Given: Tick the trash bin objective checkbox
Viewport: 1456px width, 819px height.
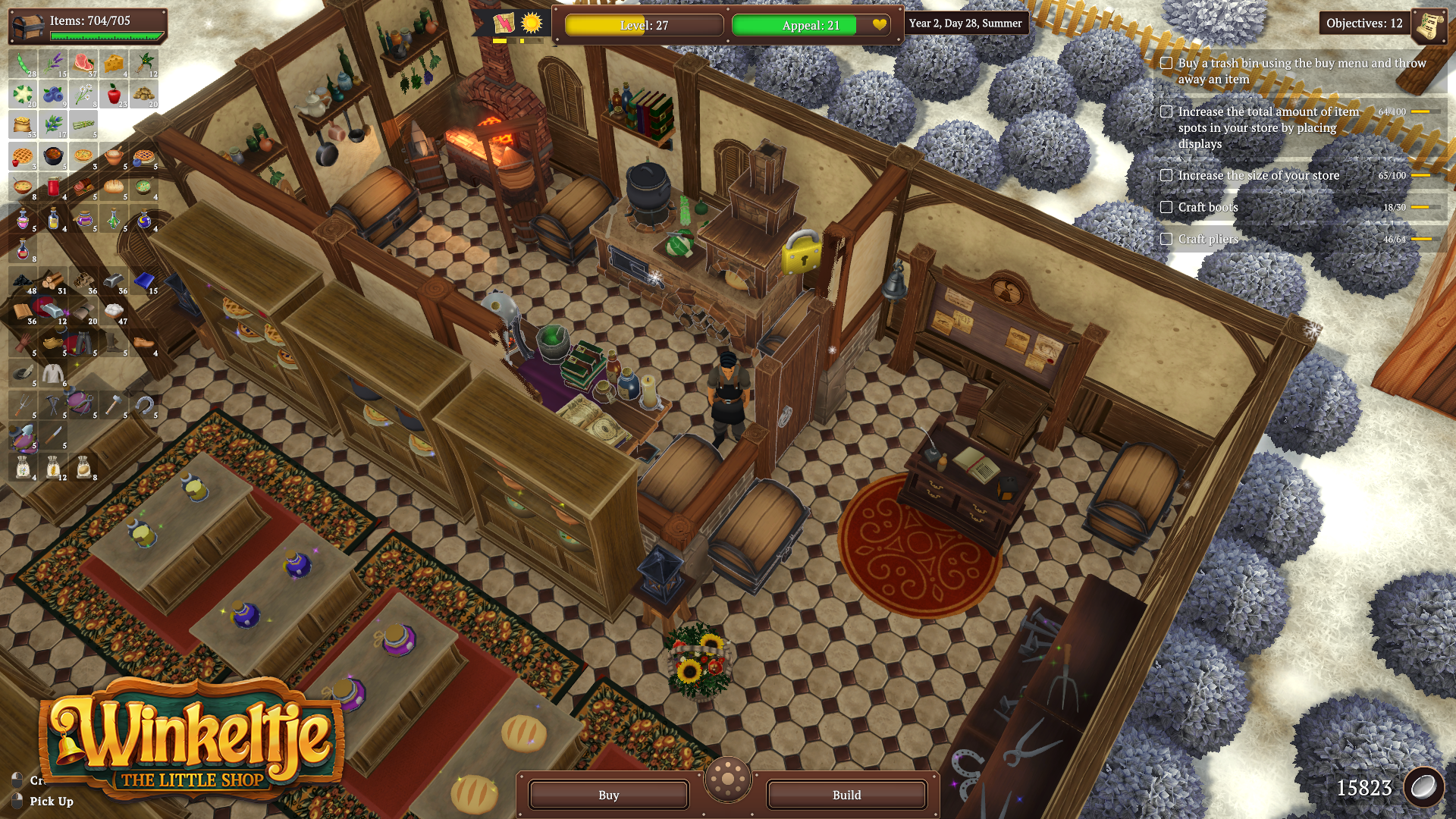Looking at the screenshot, I should 1166,64.
